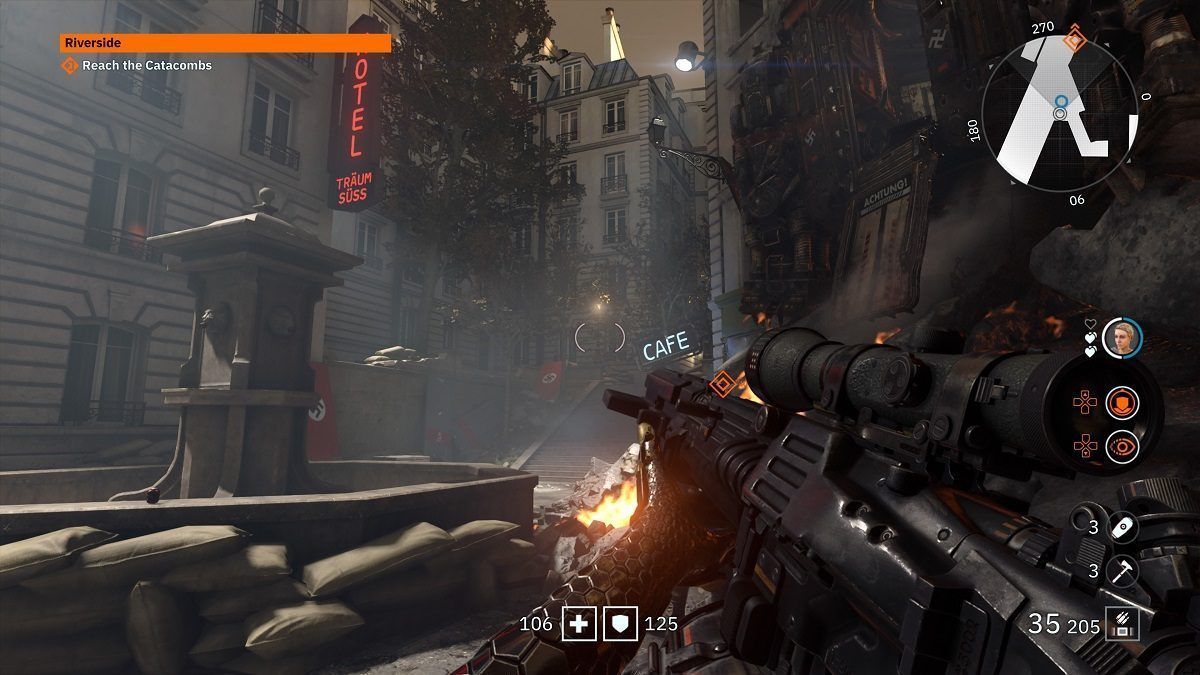Click the weapon ammo type icon
This screenshot has width=1200, height=675.
click(x=1121, y=625)
